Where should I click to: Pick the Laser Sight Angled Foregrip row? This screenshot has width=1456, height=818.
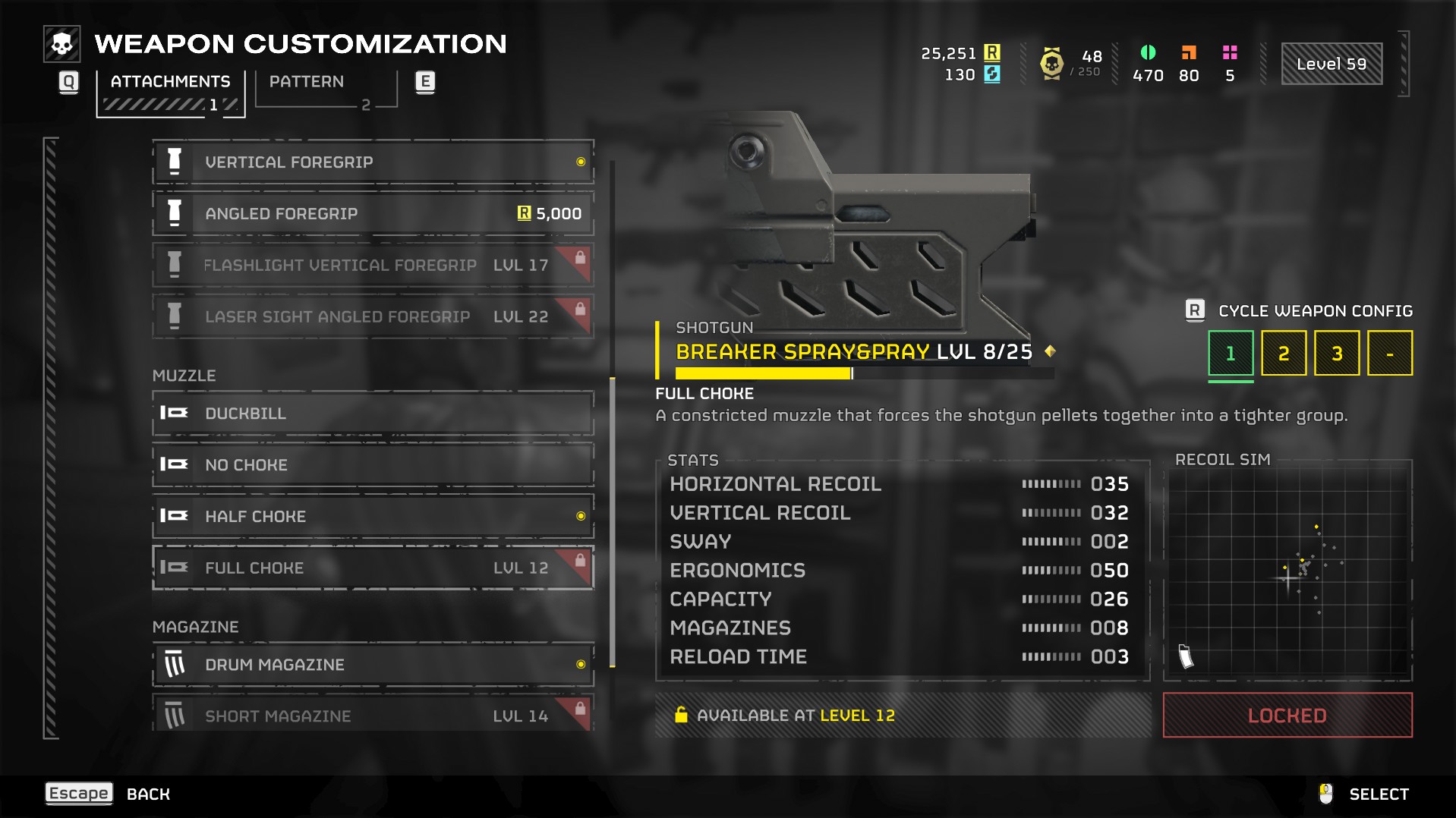click(373, 317)
